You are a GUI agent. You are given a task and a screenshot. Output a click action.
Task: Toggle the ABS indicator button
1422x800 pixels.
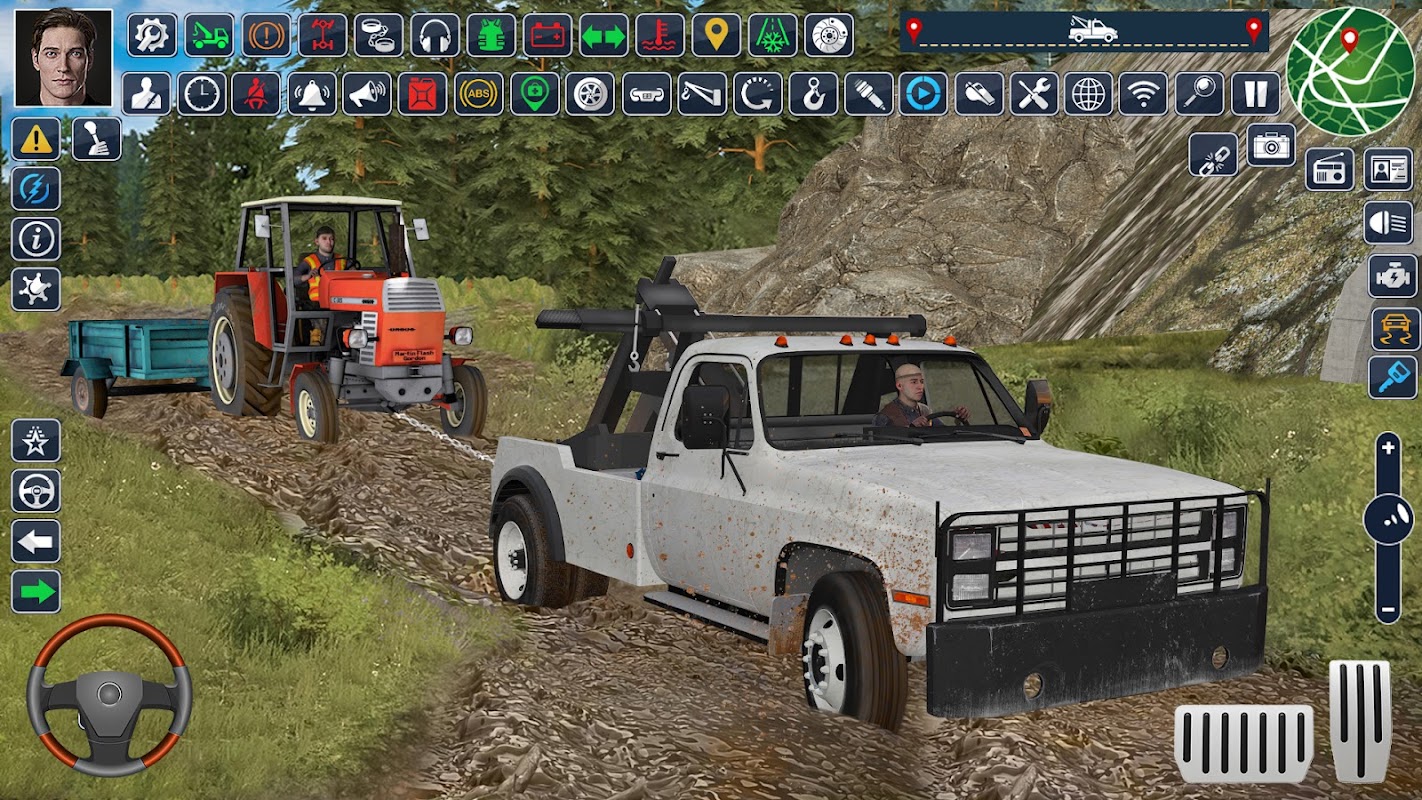pyautogui.click(x=479, y=94)
